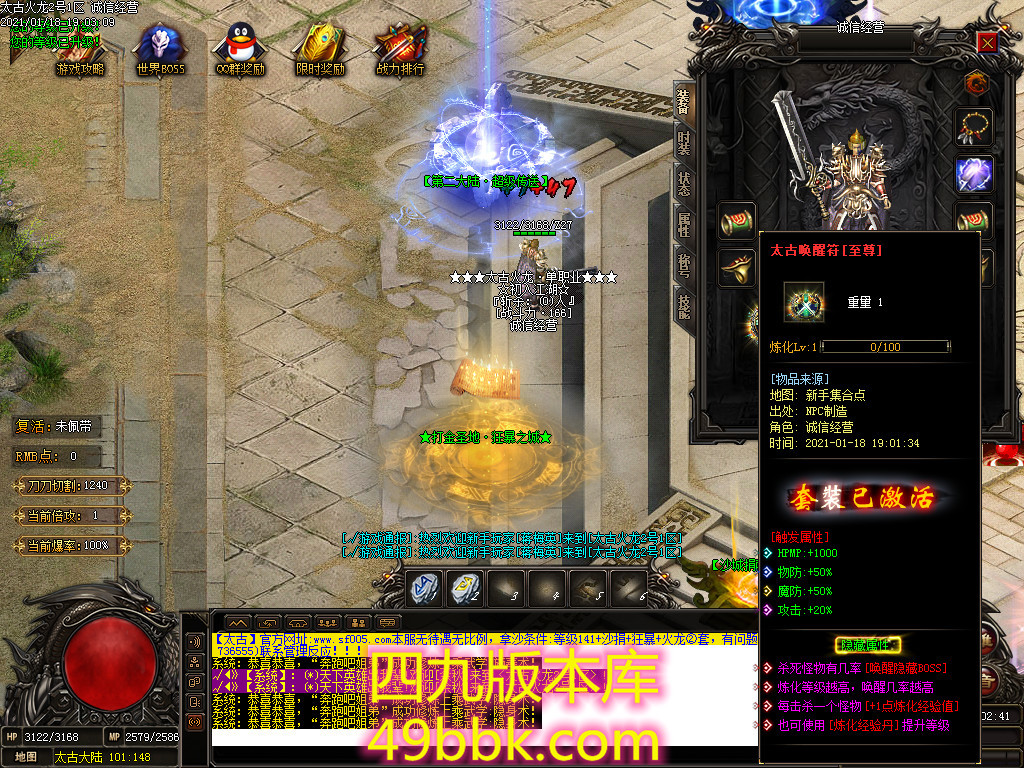
Task: Open the 战力排行 power ranking
Action: coord(400,50)
